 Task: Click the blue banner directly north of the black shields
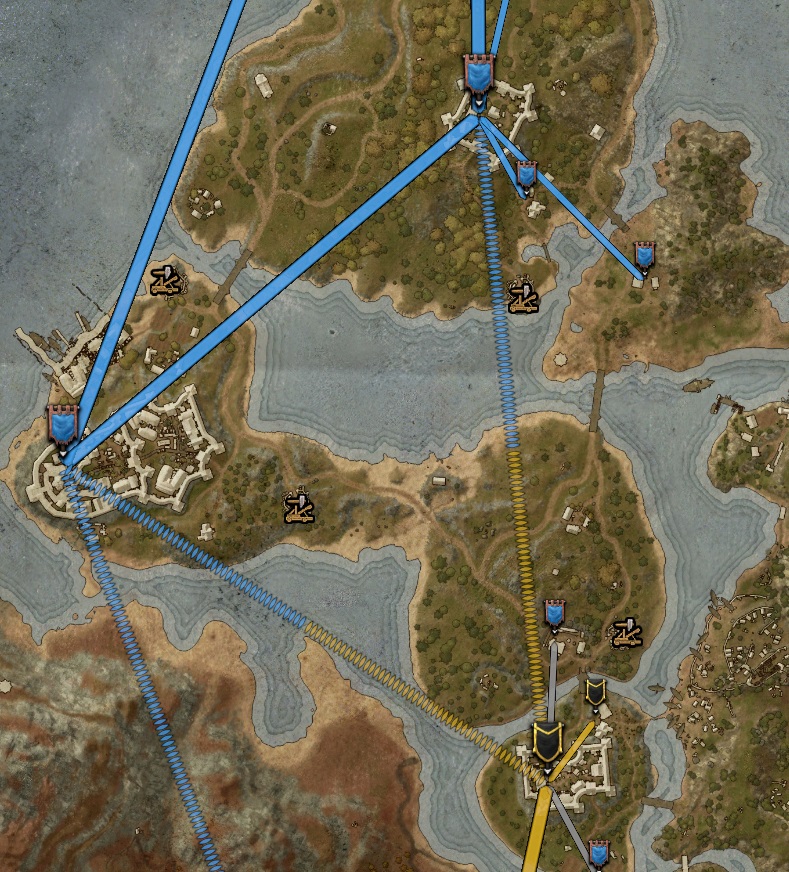pyautogui.click(x=554, y=613)
